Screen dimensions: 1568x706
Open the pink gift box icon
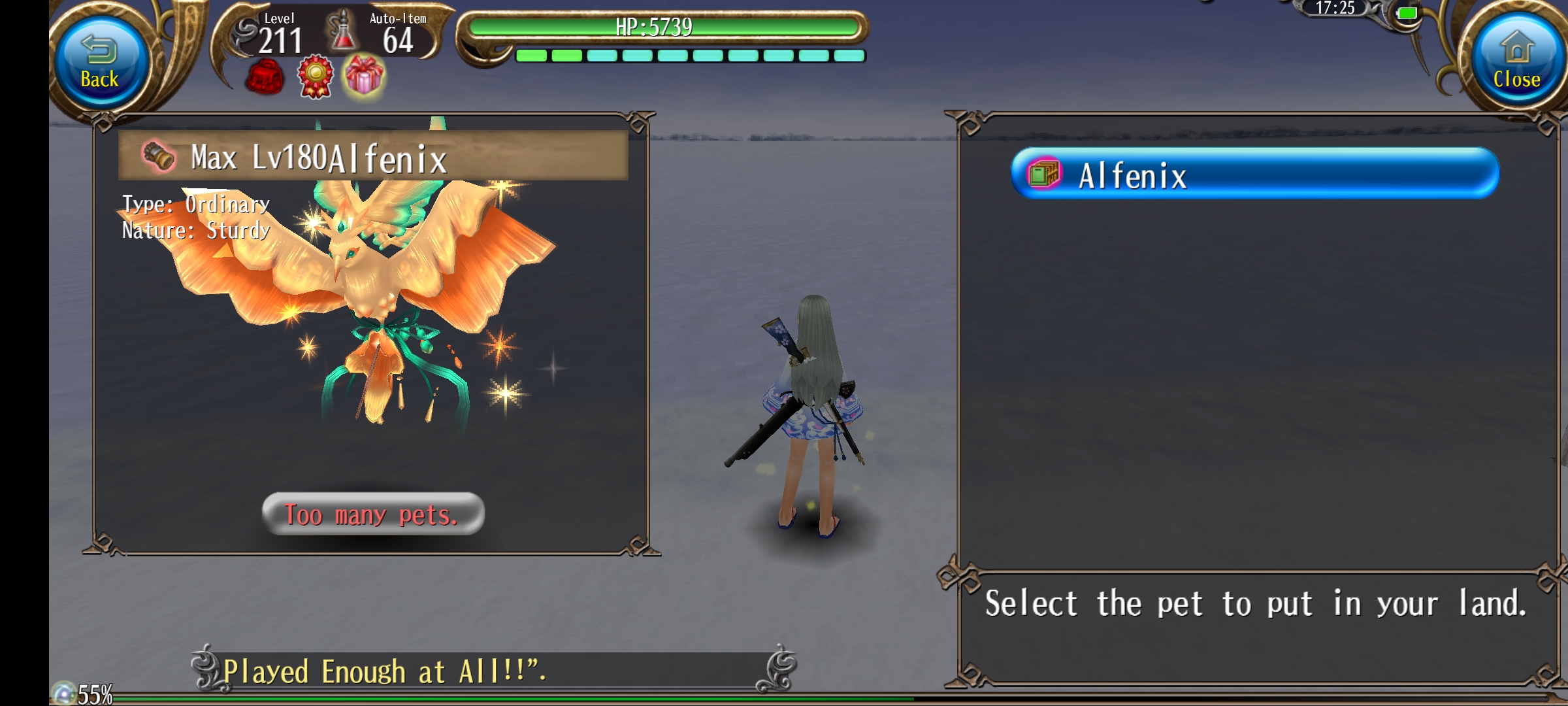coord(365,76)
